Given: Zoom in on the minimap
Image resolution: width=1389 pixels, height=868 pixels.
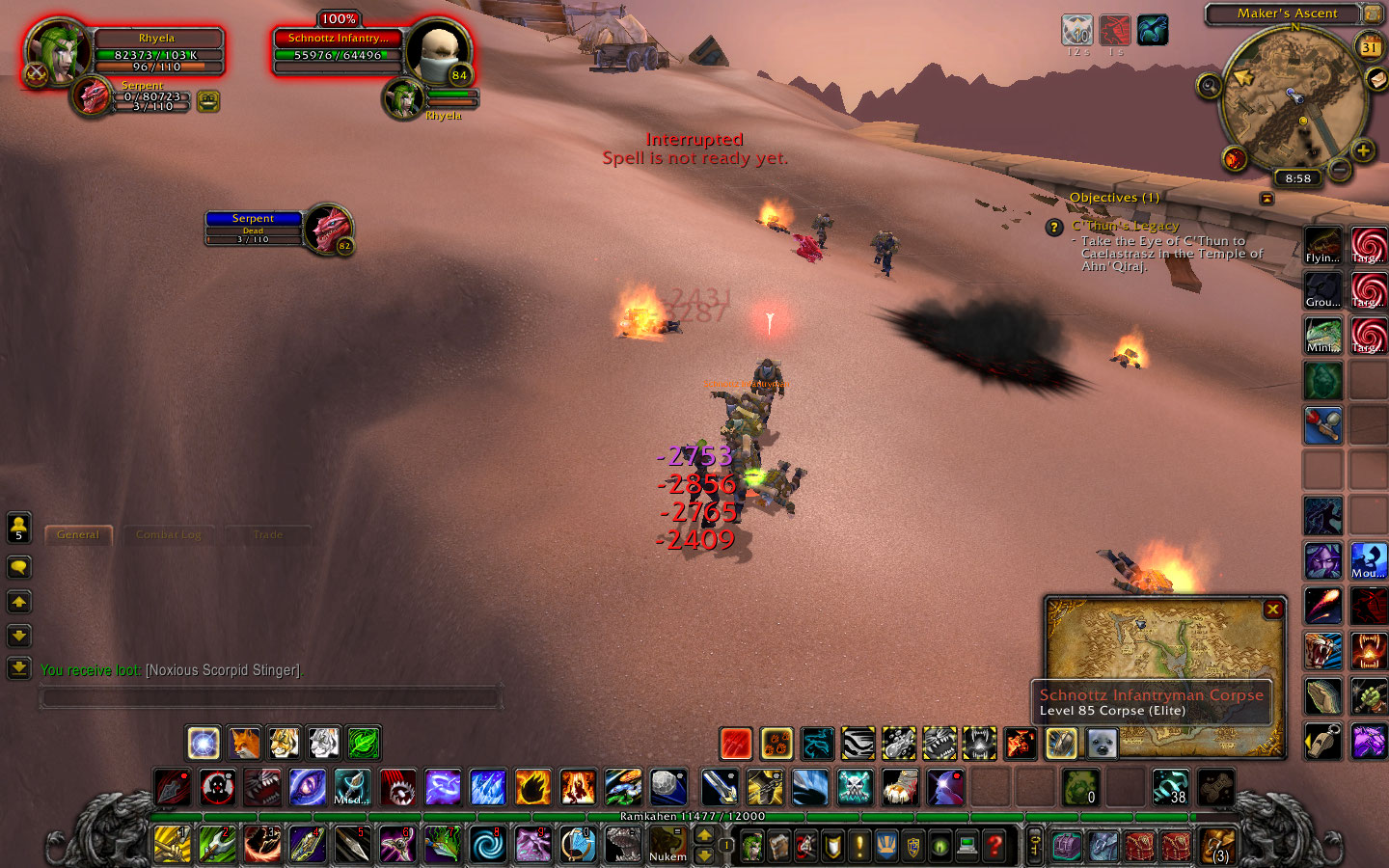Looking at the screenshot, I should pyautogui.click(x=1363, y=150).
